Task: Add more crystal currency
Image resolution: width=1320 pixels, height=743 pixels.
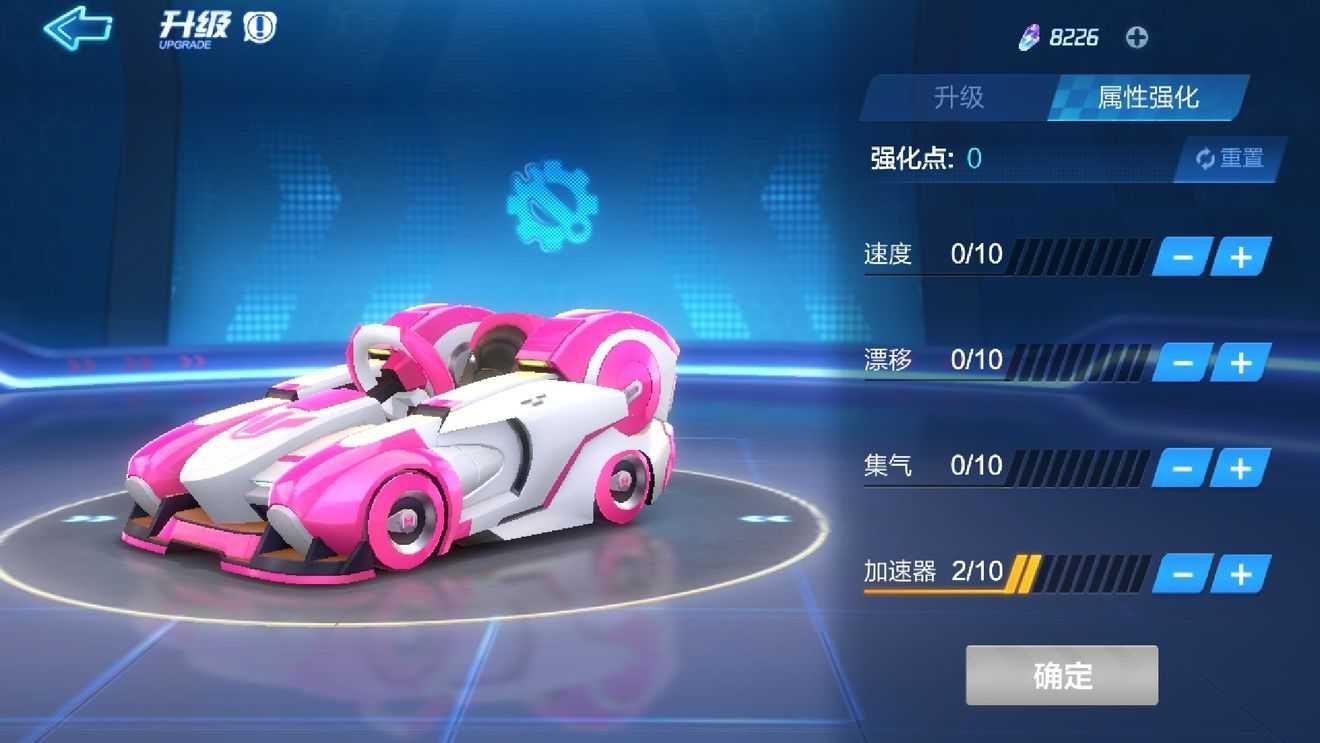Action: pos(1137,38)
